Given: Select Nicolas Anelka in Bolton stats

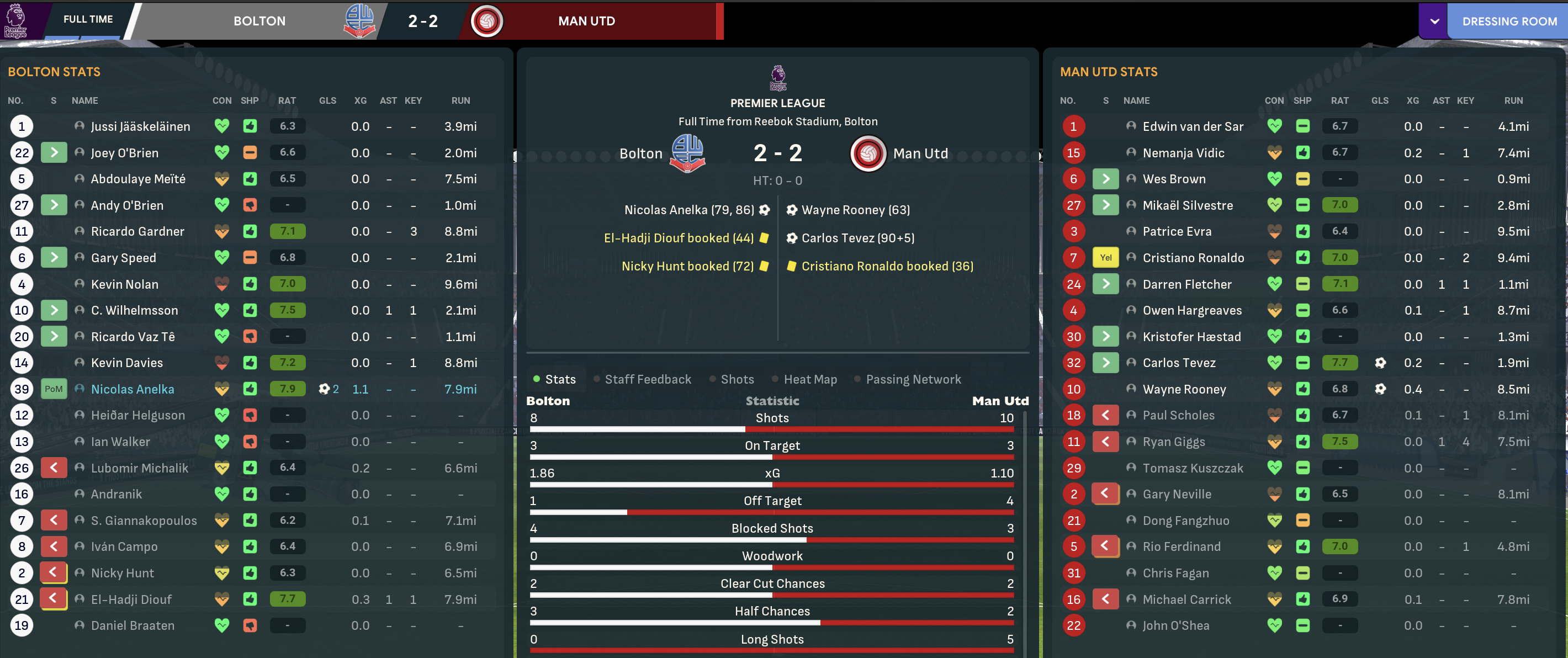Looking at the screenshot, I should (132, 389).
